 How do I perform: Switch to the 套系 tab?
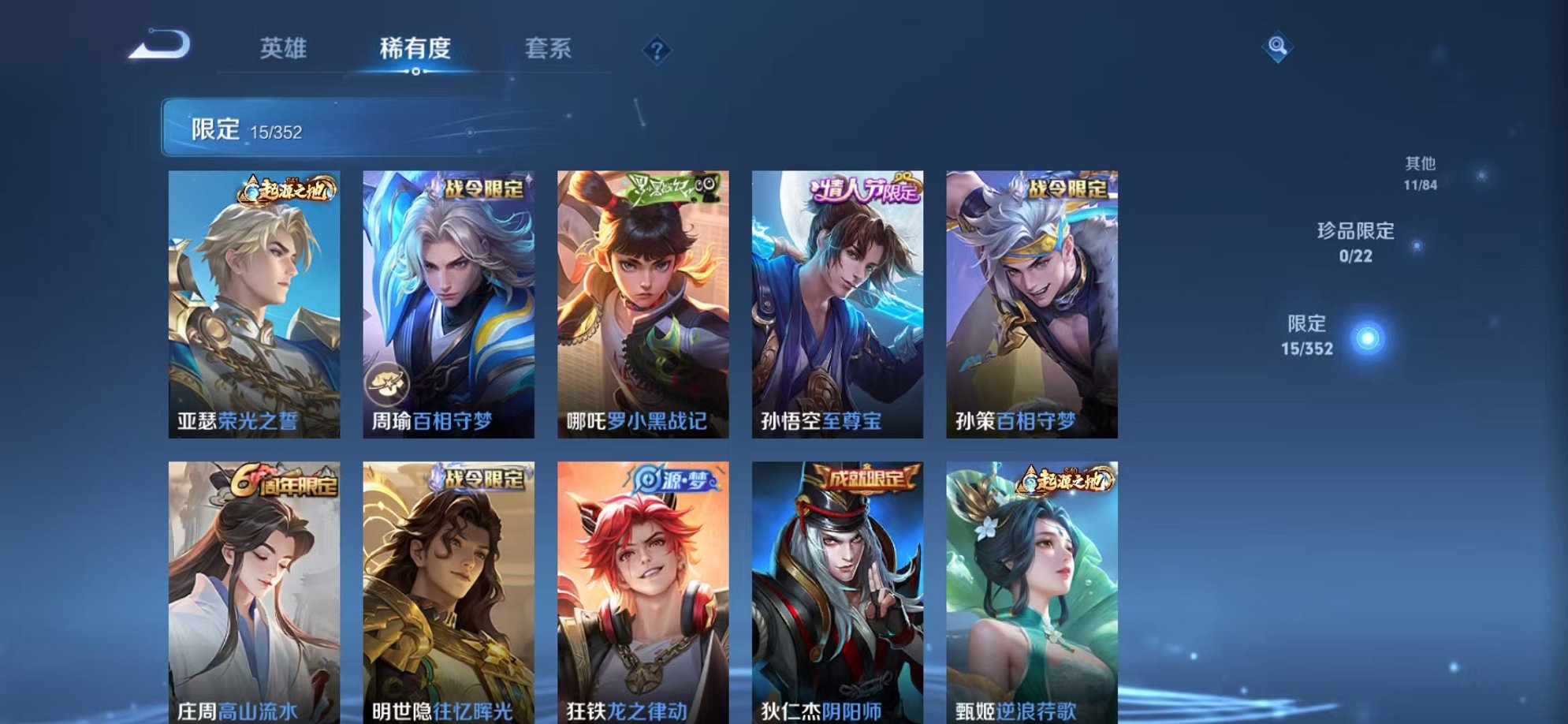pyautogui.click(x=549, y=49)
